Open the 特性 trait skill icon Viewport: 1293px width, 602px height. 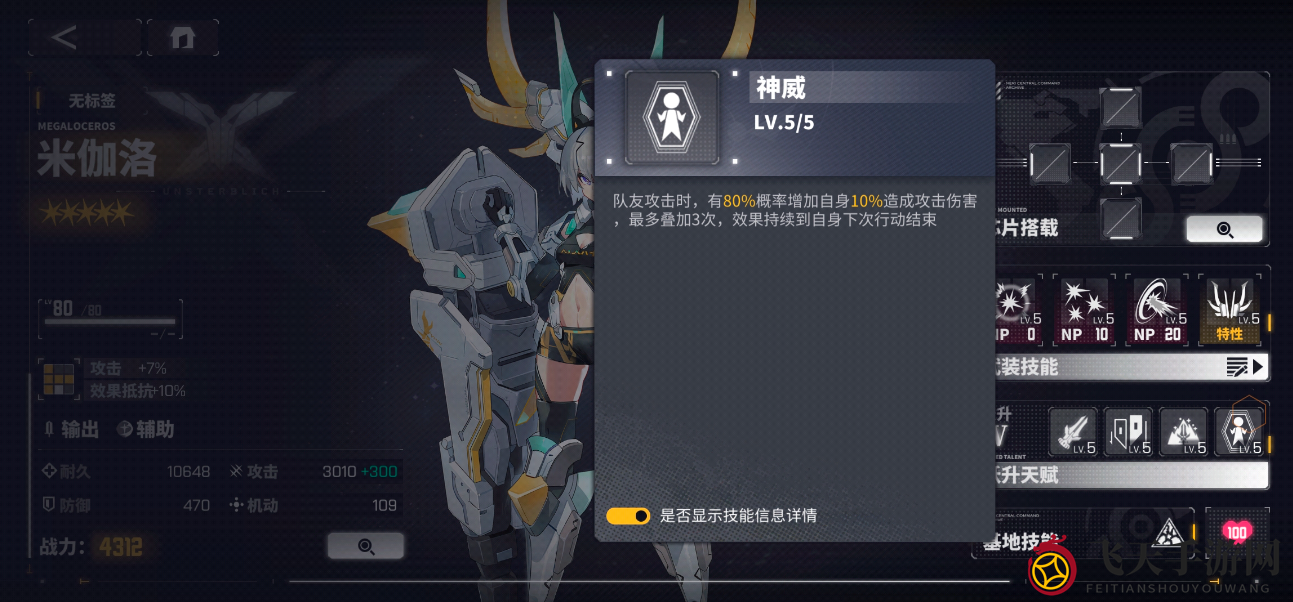tap(1229, 310)
